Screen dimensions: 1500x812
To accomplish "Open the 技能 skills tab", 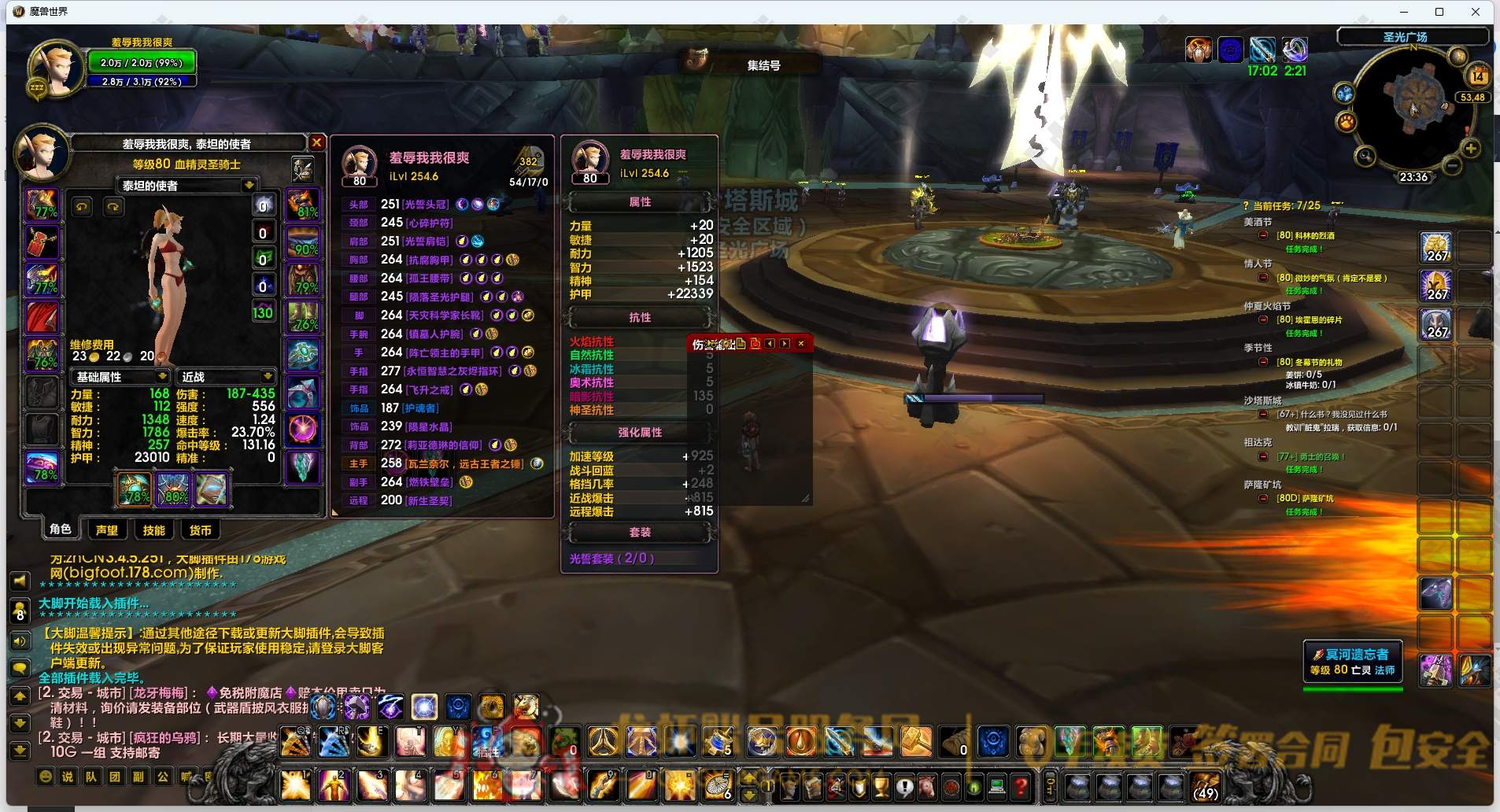I will pyautogui.click(x=153, y=530).
